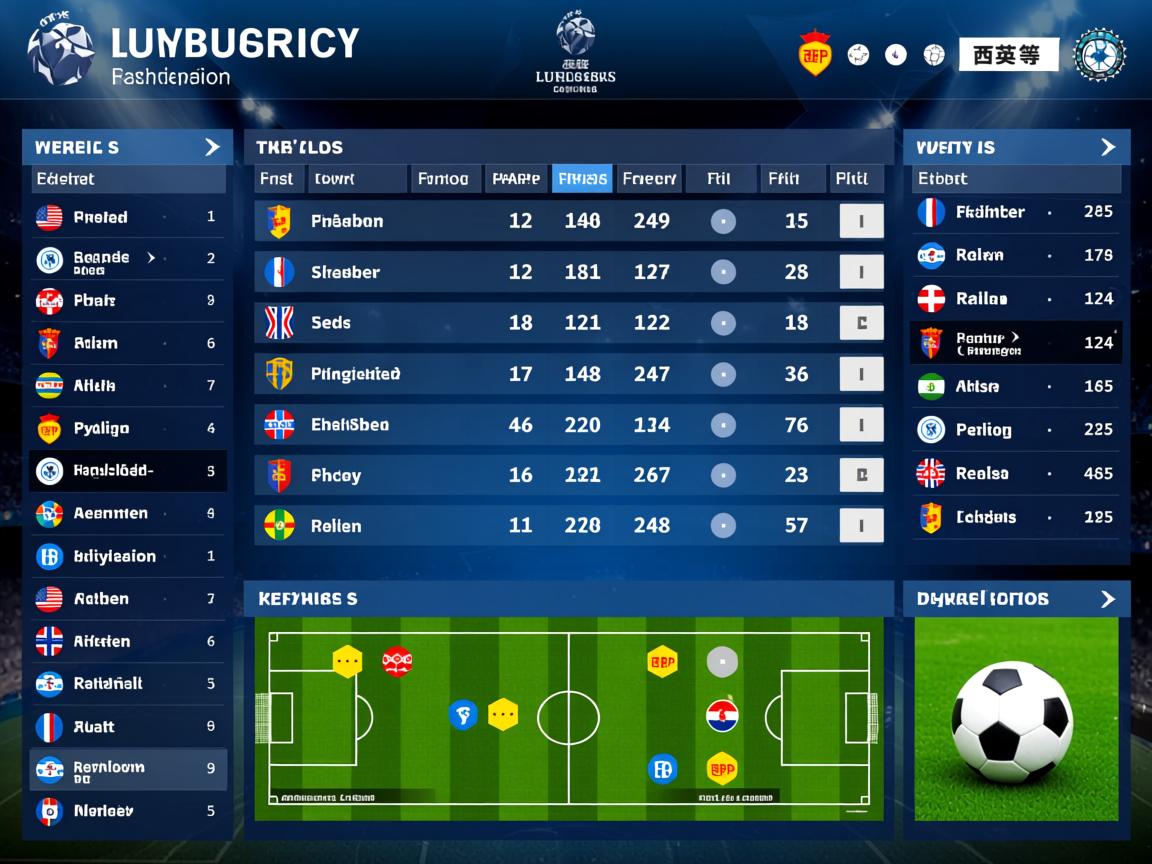Switch to the highlighted Fitulas column tab

(x=582, y=179)
